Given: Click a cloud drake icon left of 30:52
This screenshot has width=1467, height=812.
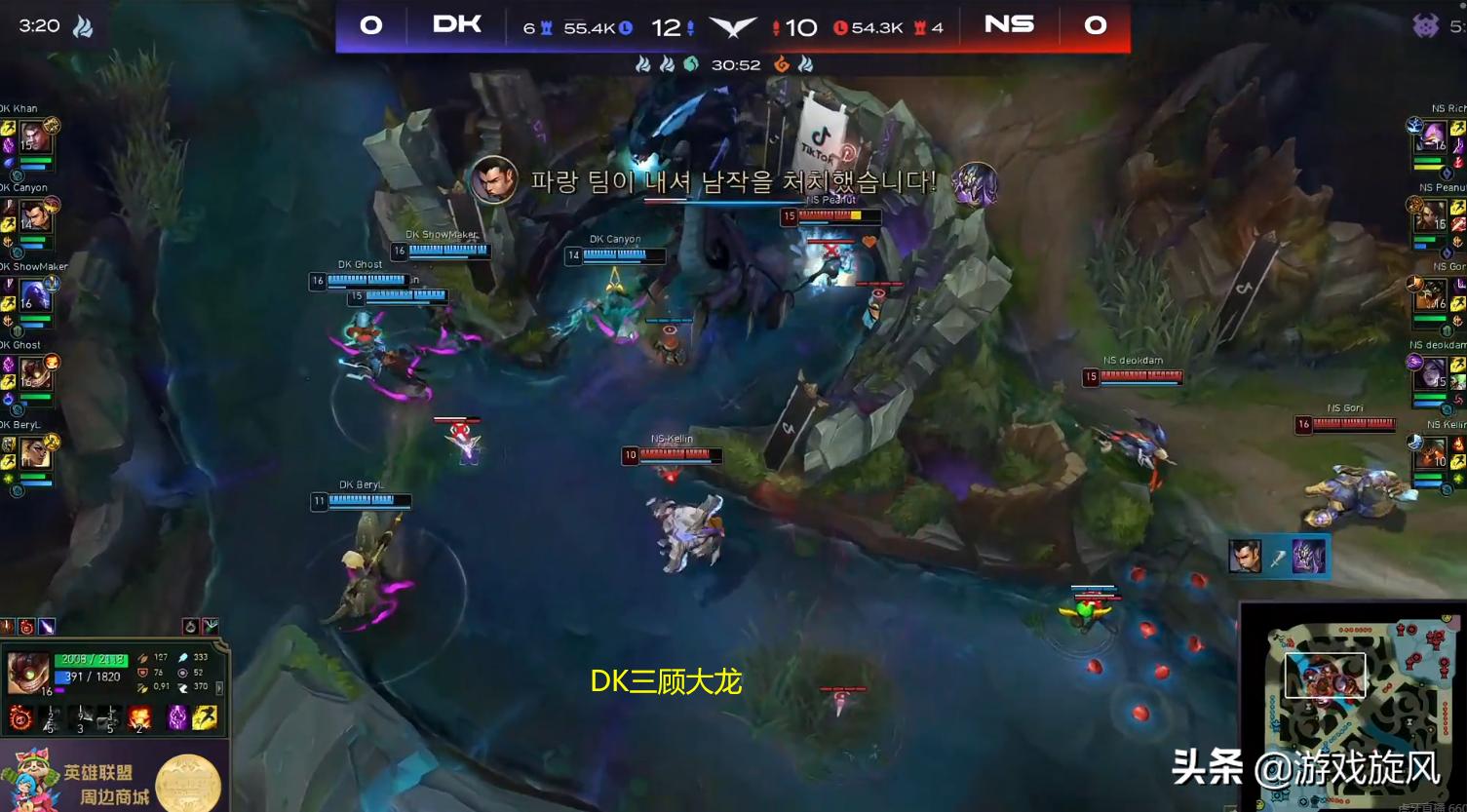Looking at the screenshot, I should click(x=644, y=65).
